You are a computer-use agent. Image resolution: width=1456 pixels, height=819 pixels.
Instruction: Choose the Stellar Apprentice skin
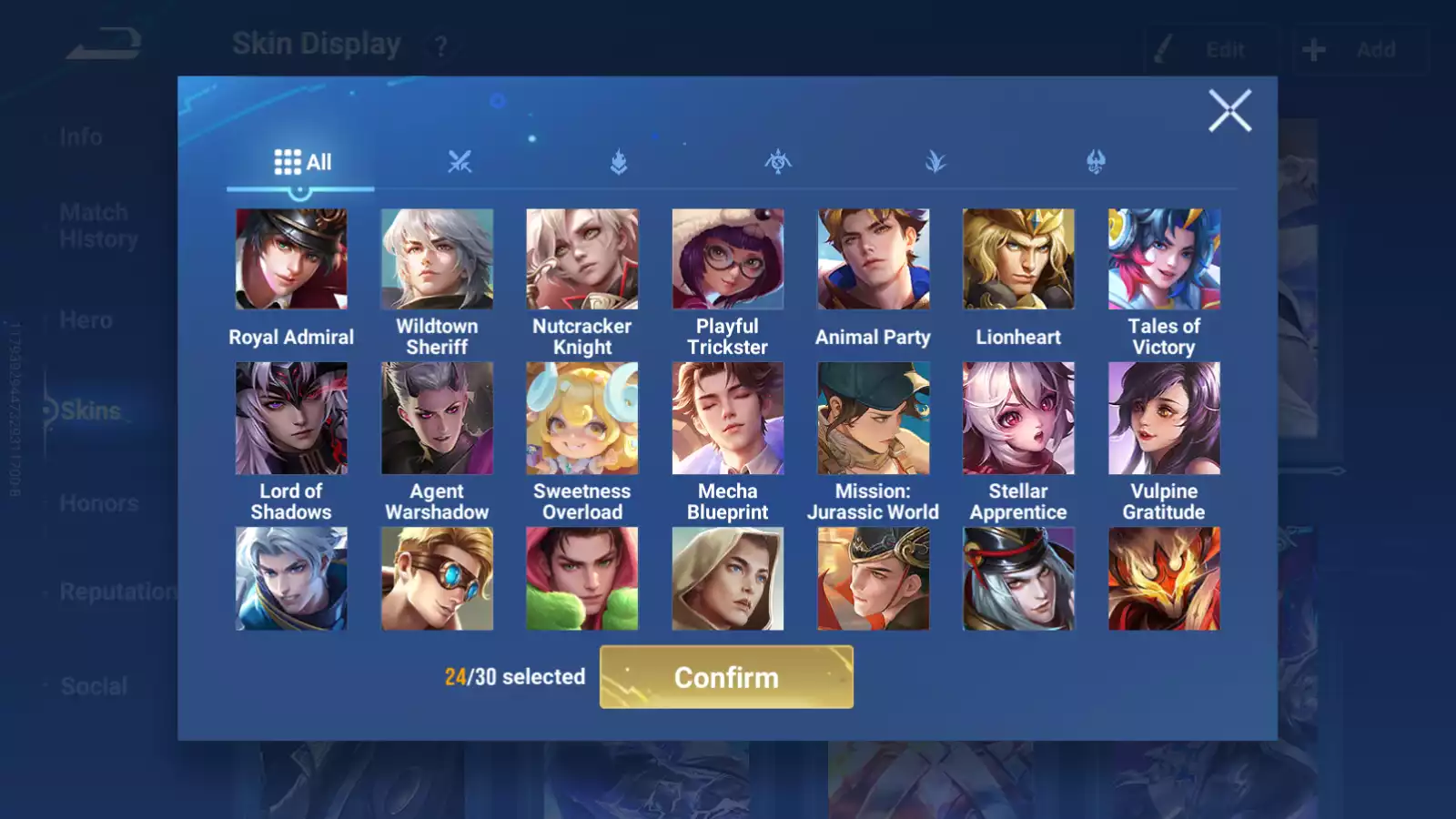1018,419
